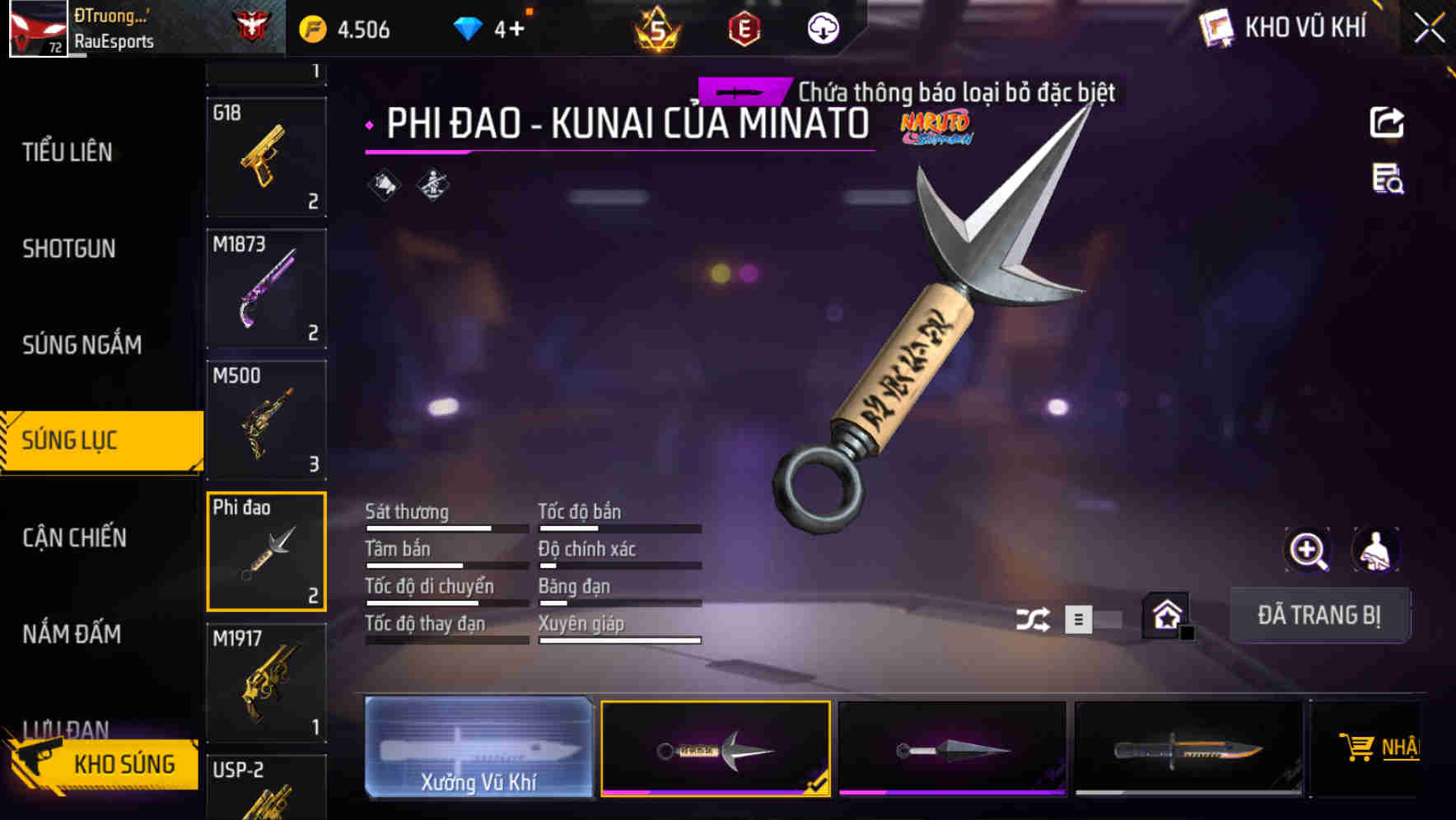Open the share weapon icon
Image resolution: width=1456 pixels, height=820 pixels.
1388,122
